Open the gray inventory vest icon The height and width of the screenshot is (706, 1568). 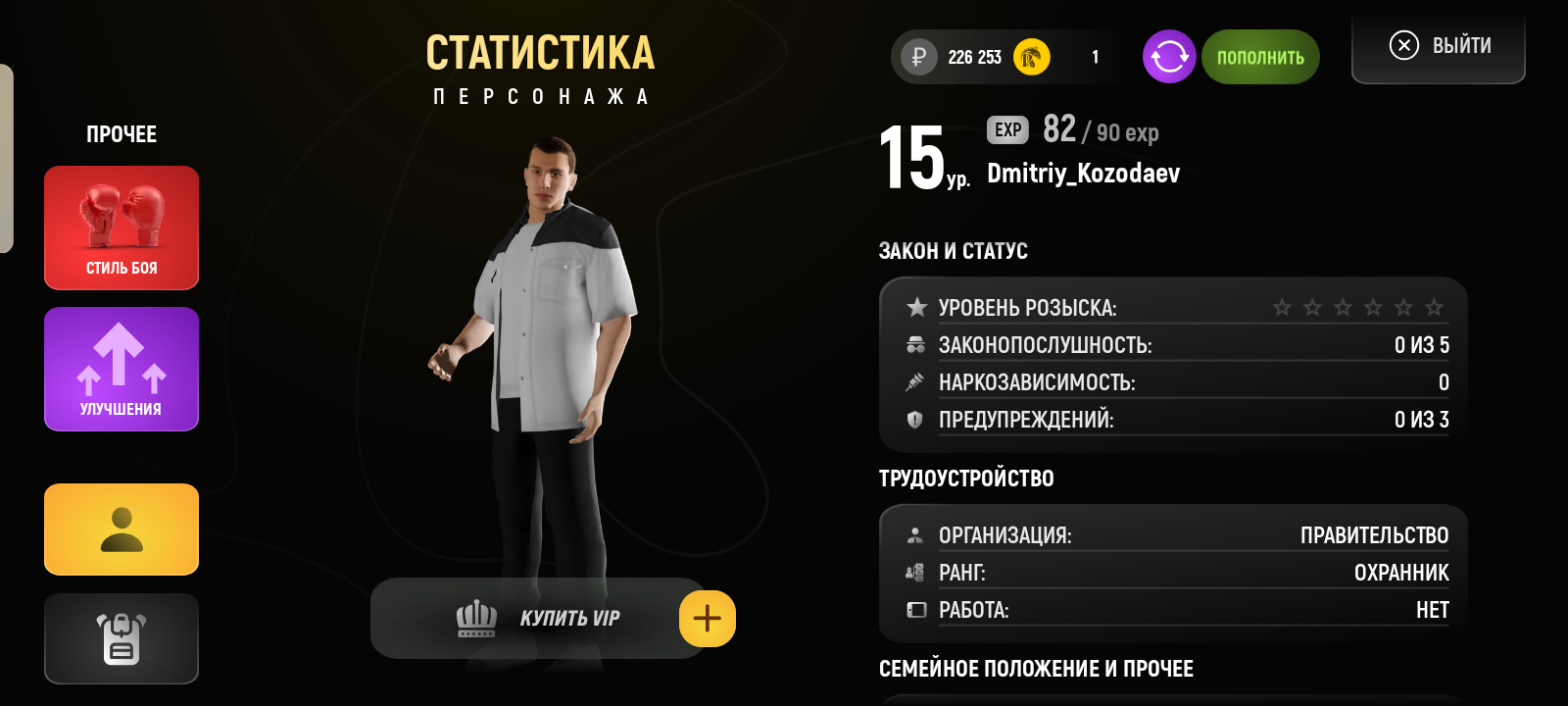tap(121, 638)
